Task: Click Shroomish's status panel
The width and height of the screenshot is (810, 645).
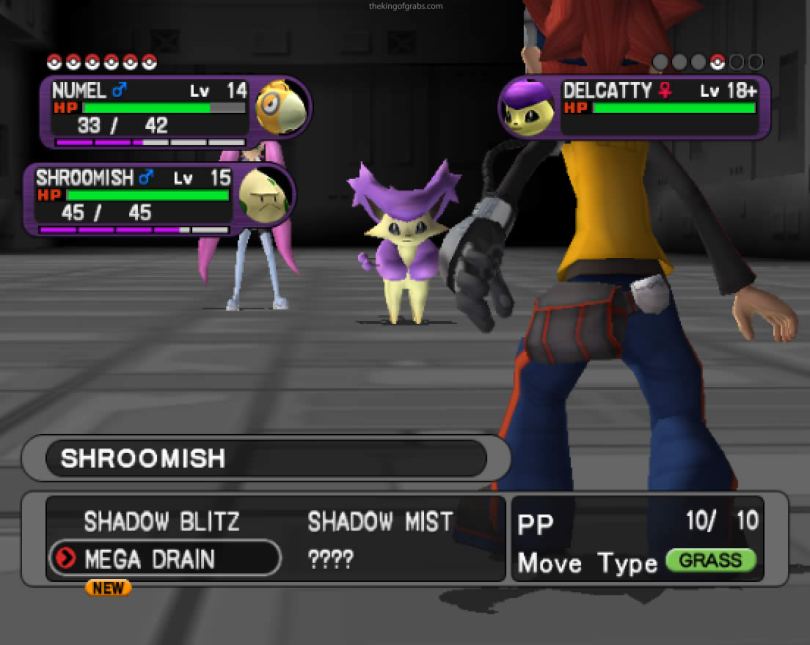Action: pos(160,198)
